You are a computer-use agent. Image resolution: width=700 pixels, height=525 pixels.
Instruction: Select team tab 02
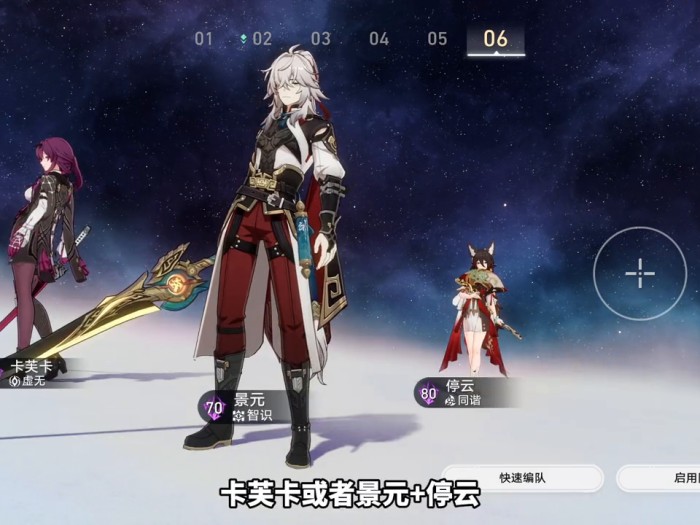(261, 39)
